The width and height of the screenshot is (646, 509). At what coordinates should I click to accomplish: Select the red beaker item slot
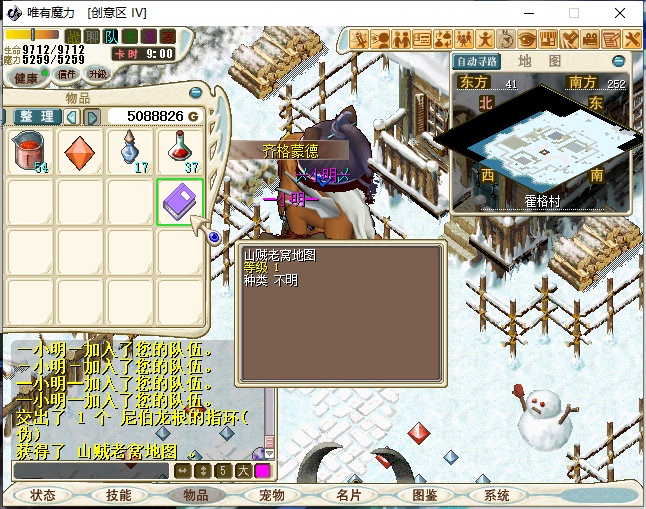pyautogui.click(x=31, y=152)
